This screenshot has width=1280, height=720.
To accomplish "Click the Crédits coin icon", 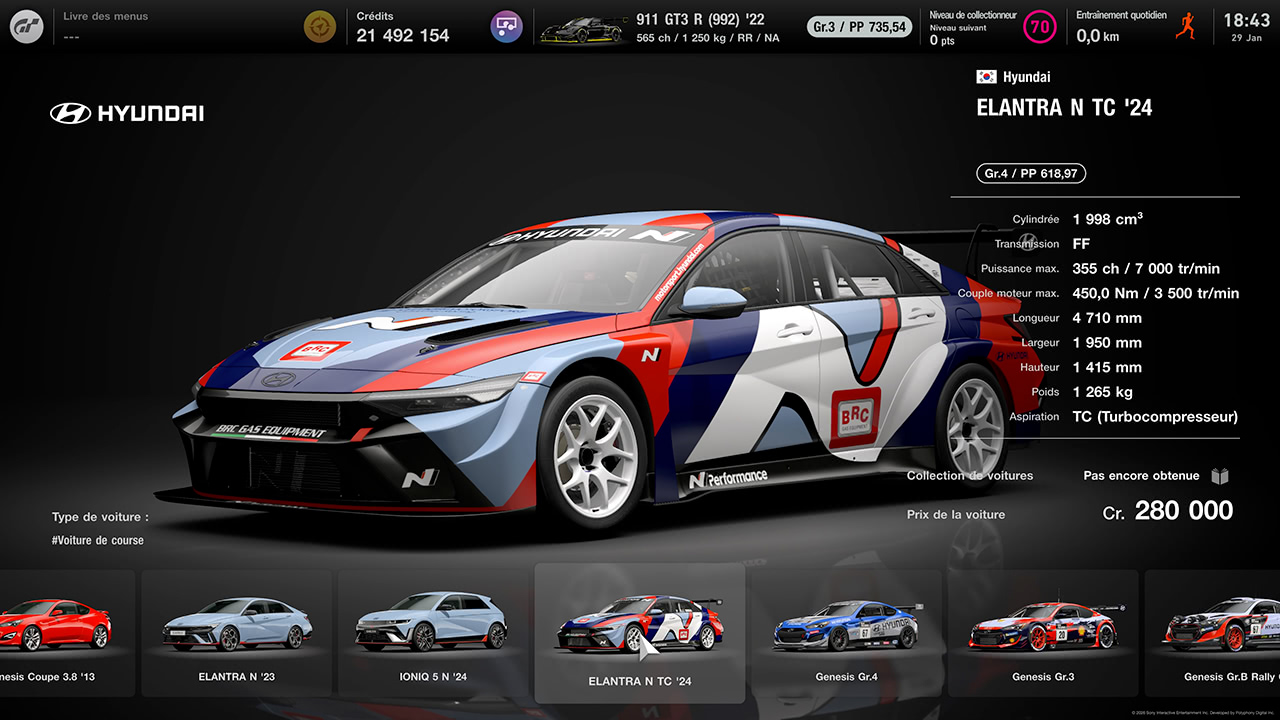I will 320,26.
